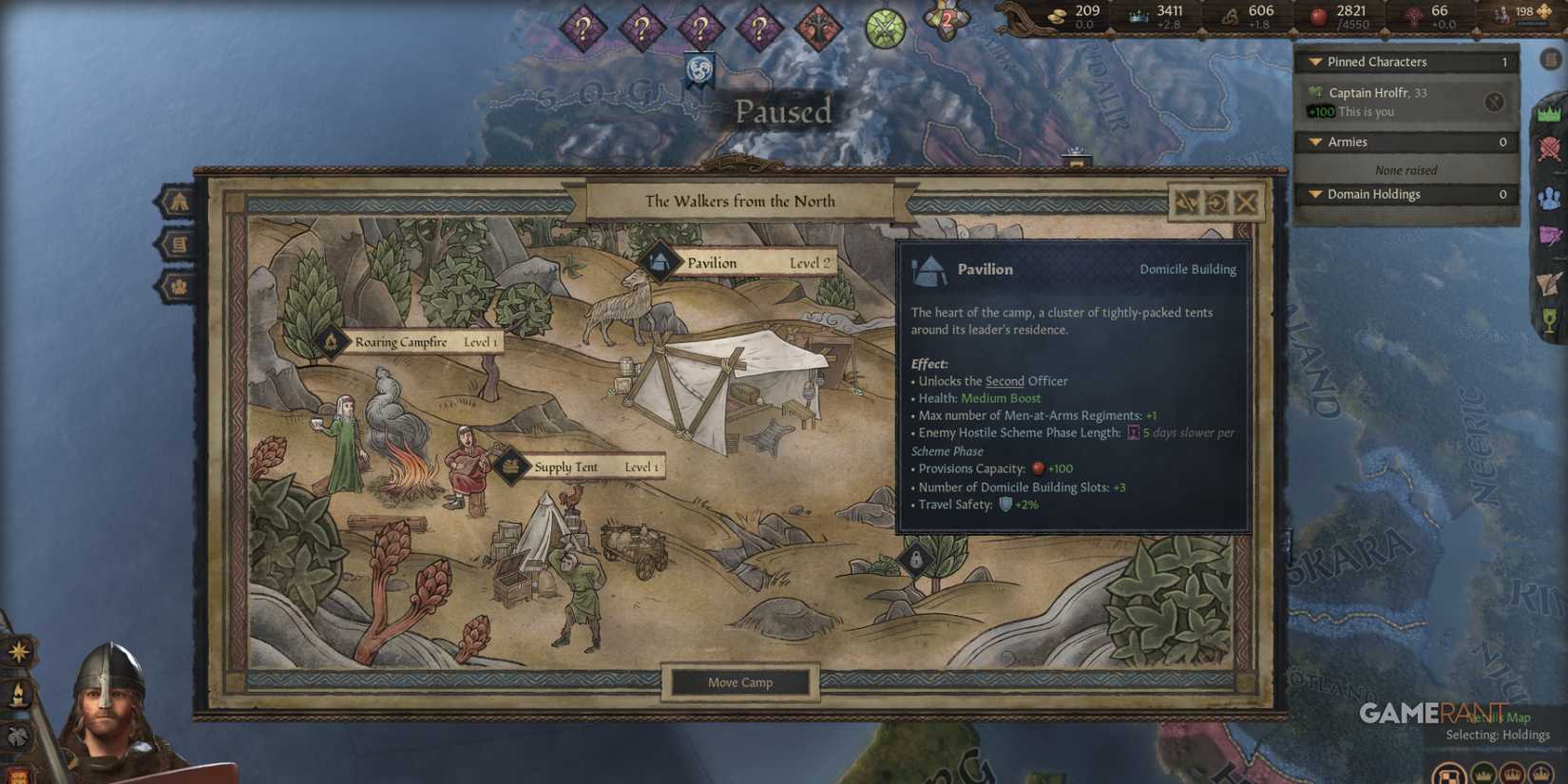
Task: Click the gold coins icon in the top resource bar
Action: coord(1059,13)
